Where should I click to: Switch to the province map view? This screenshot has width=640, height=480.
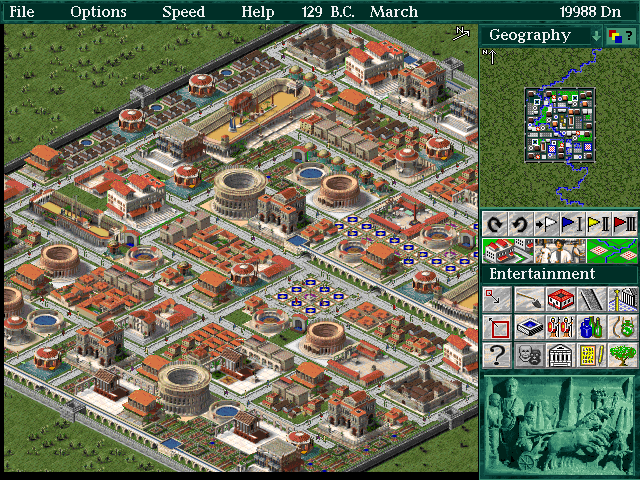612,250
